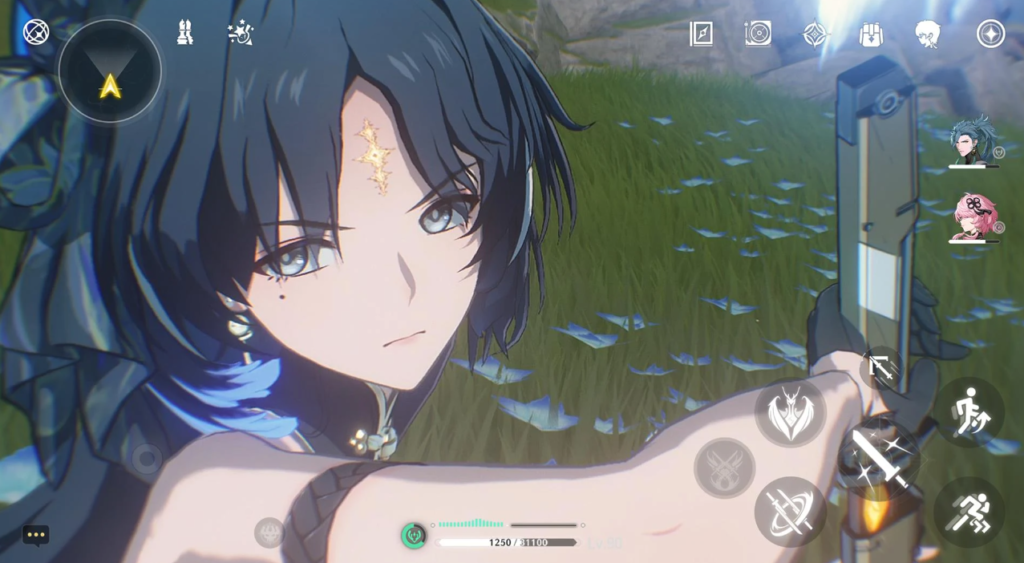Tap the circular minimap
The width and height of the screenshot is (1024, 563).
110,72
